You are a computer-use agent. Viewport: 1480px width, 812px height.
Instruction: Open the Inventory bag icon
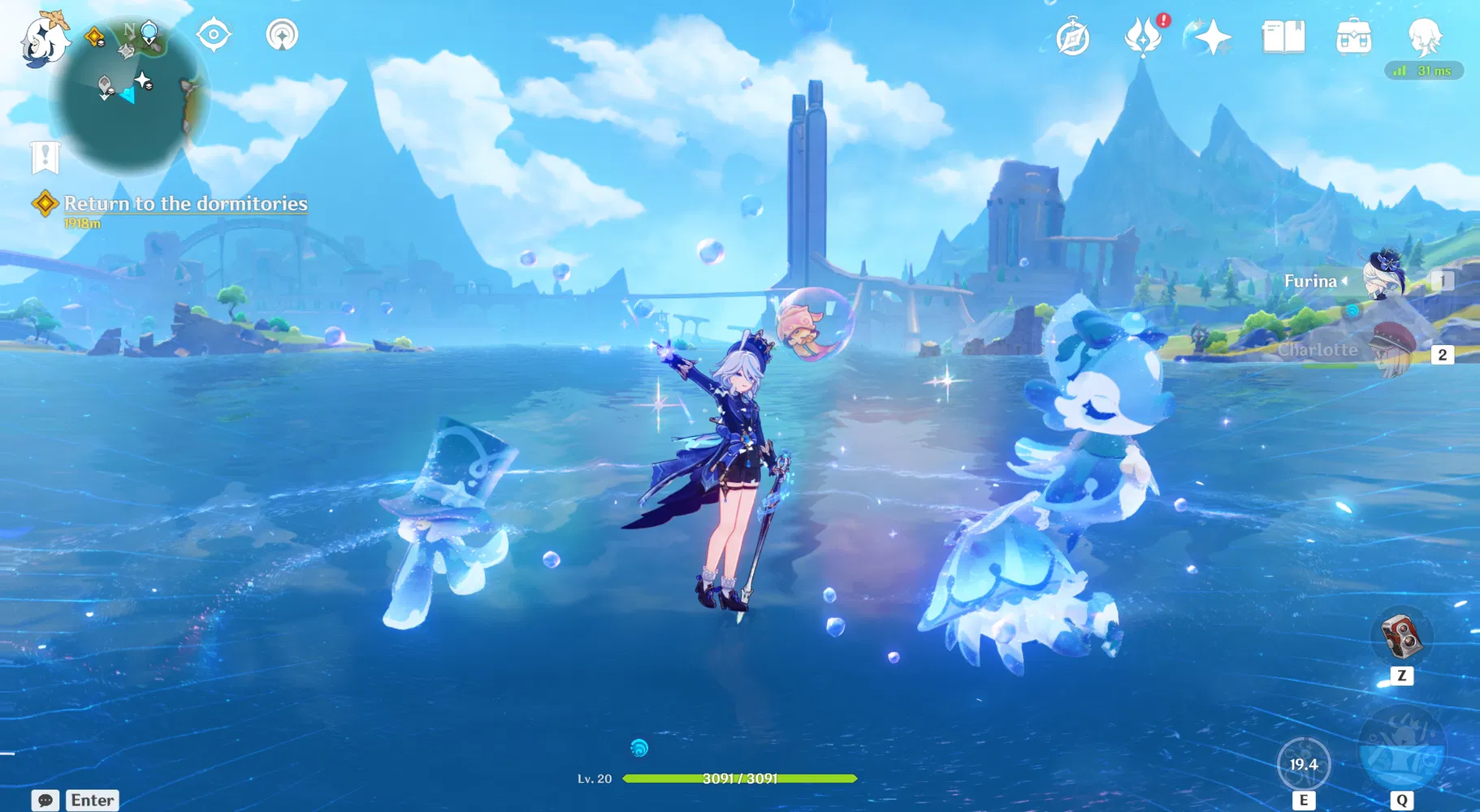coord(1352,36)
